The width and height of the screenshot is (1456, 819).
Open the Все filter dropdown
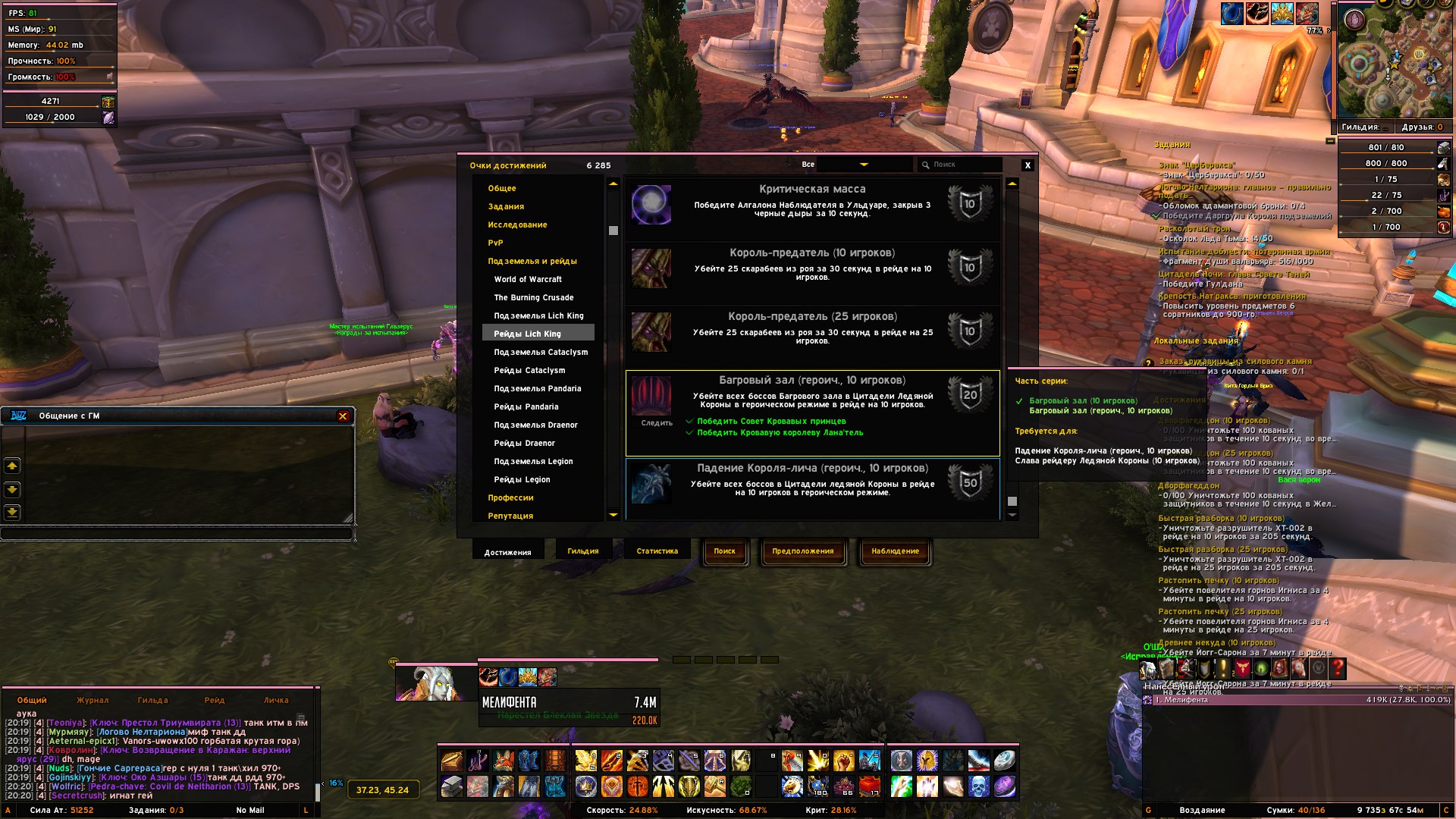point(863,165)
